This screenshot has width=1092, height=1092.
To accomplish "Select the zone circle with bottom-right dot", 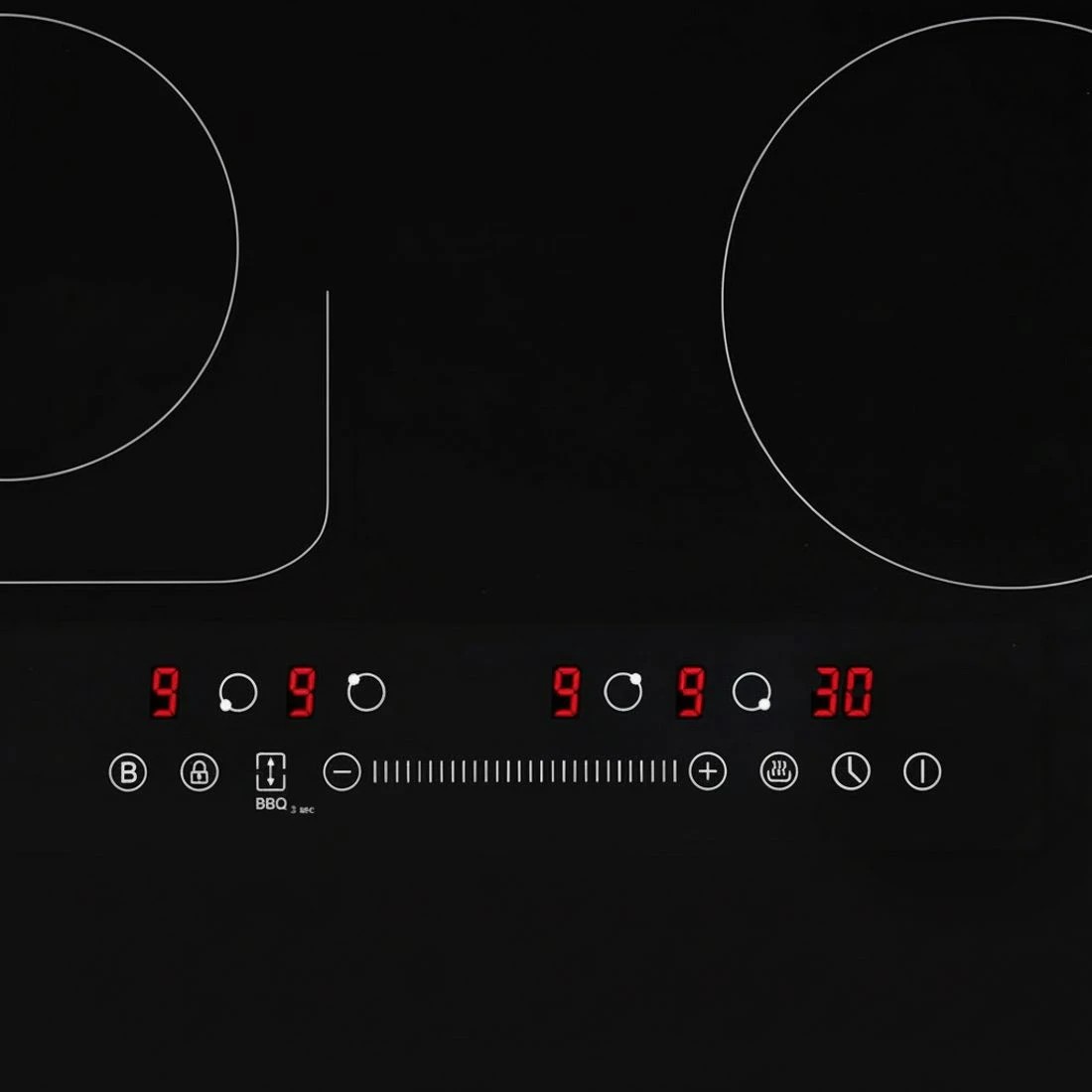I will point(751,692).
